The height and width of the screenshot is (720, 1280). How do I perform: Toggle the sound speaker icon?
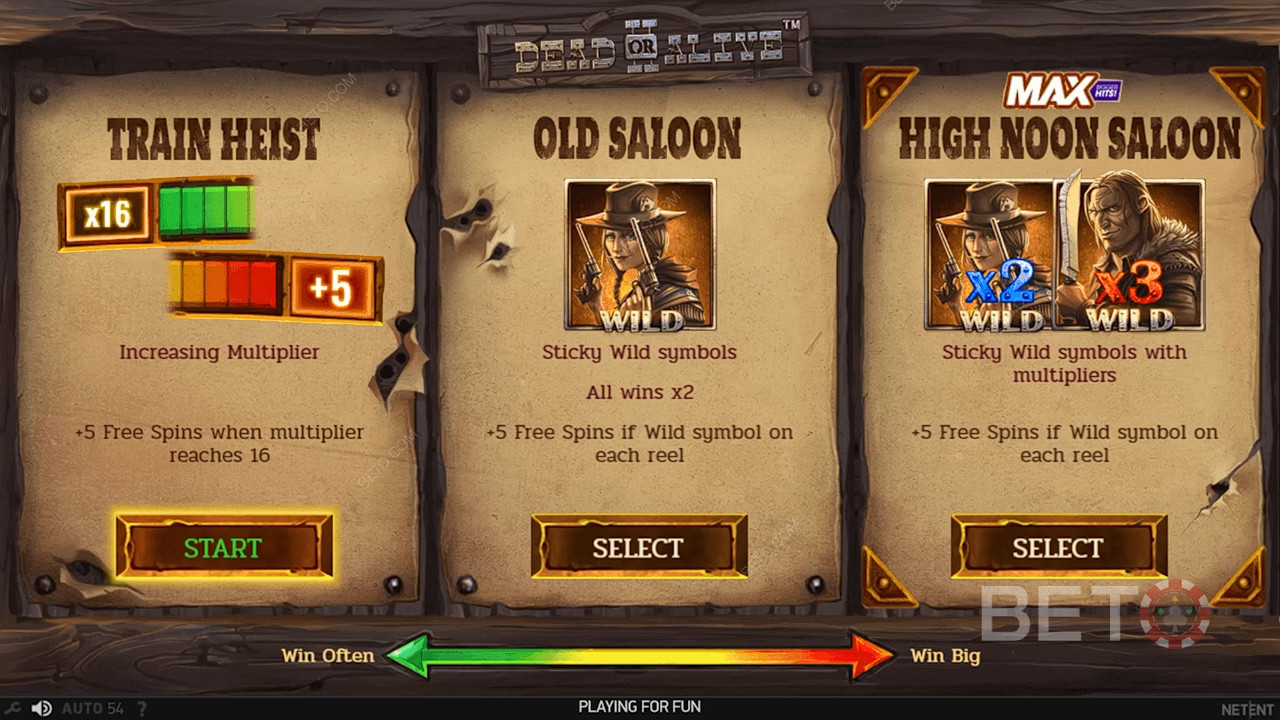tap(41, 708)
